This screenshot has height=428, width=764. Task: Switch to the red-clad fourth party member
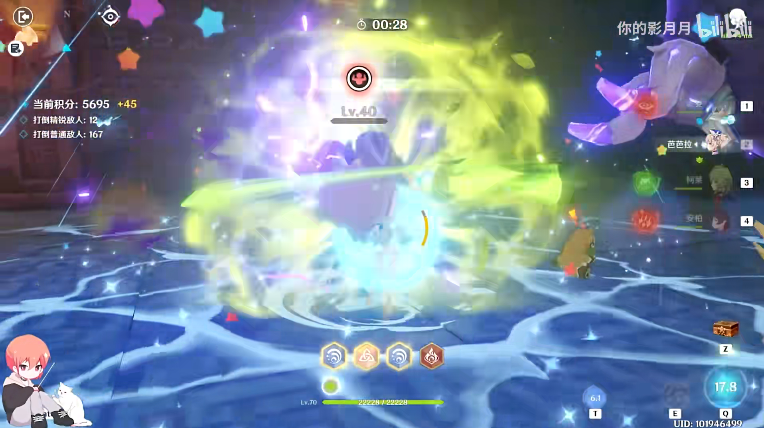pos(718,220)
